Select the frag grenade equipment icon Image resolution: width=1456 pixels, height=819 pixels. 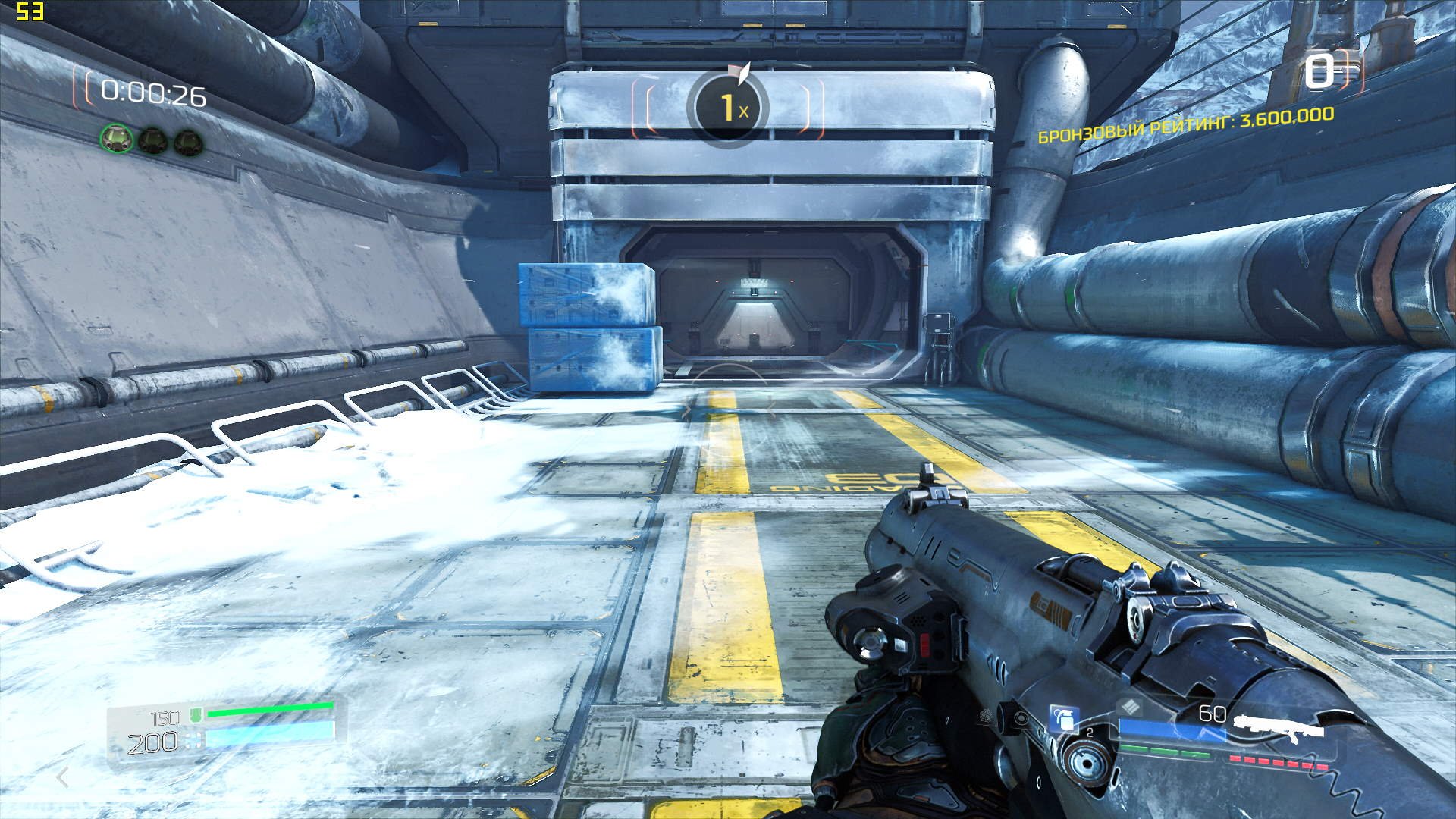[x=1063, y=718]
